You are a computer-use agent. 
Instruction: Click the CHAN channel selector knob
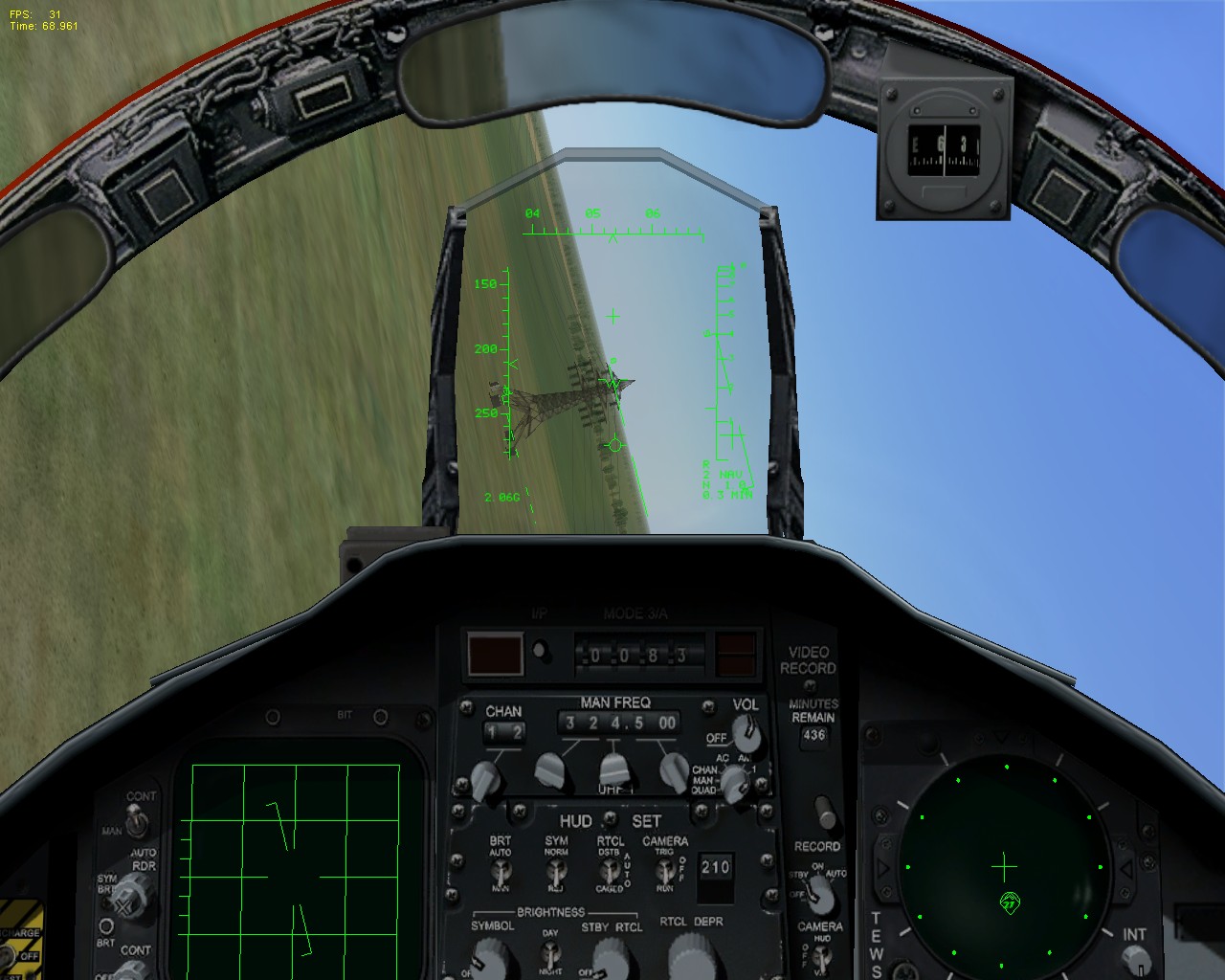point(485,779)
